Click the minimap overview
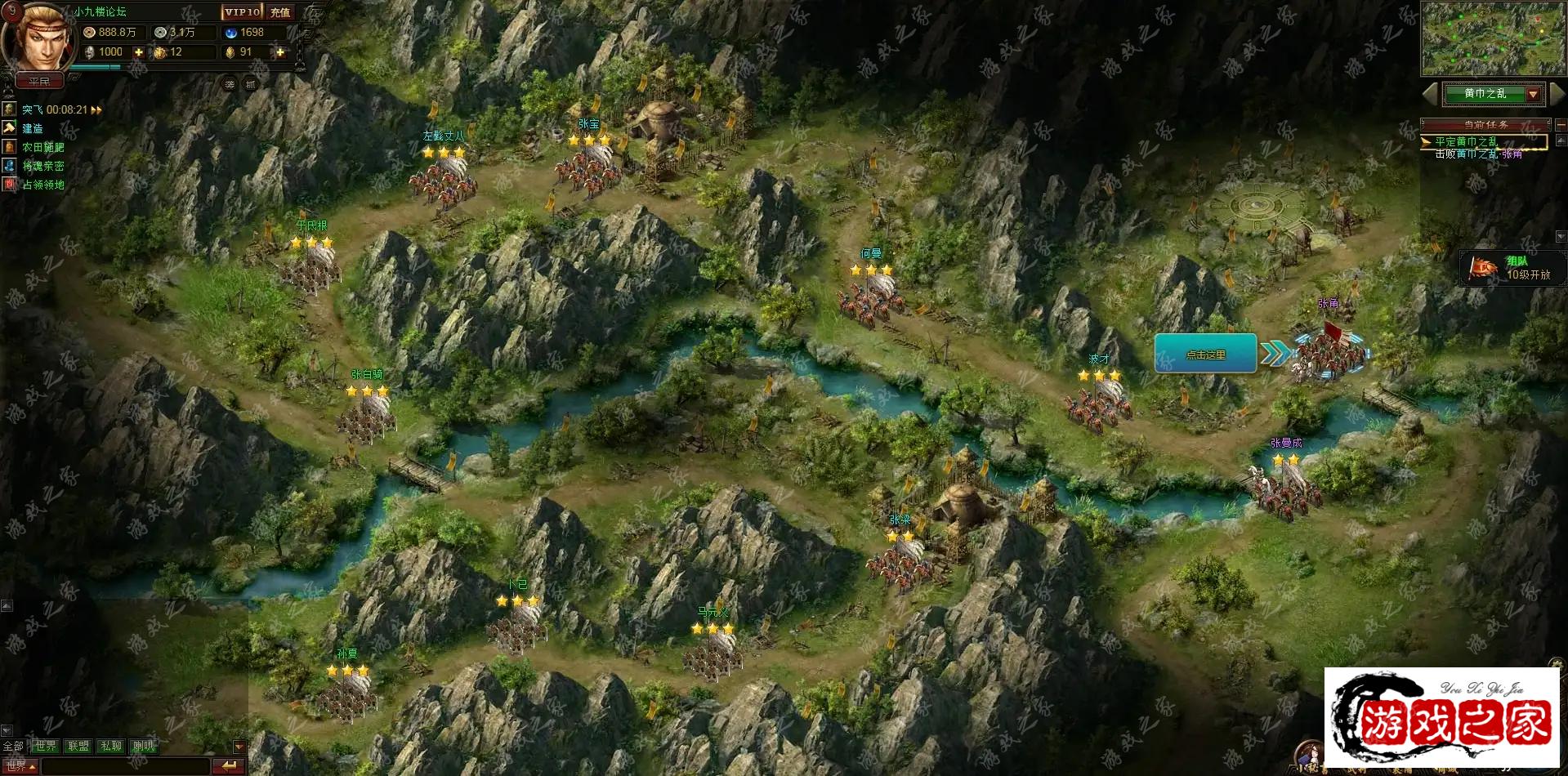 (1492, 38)
